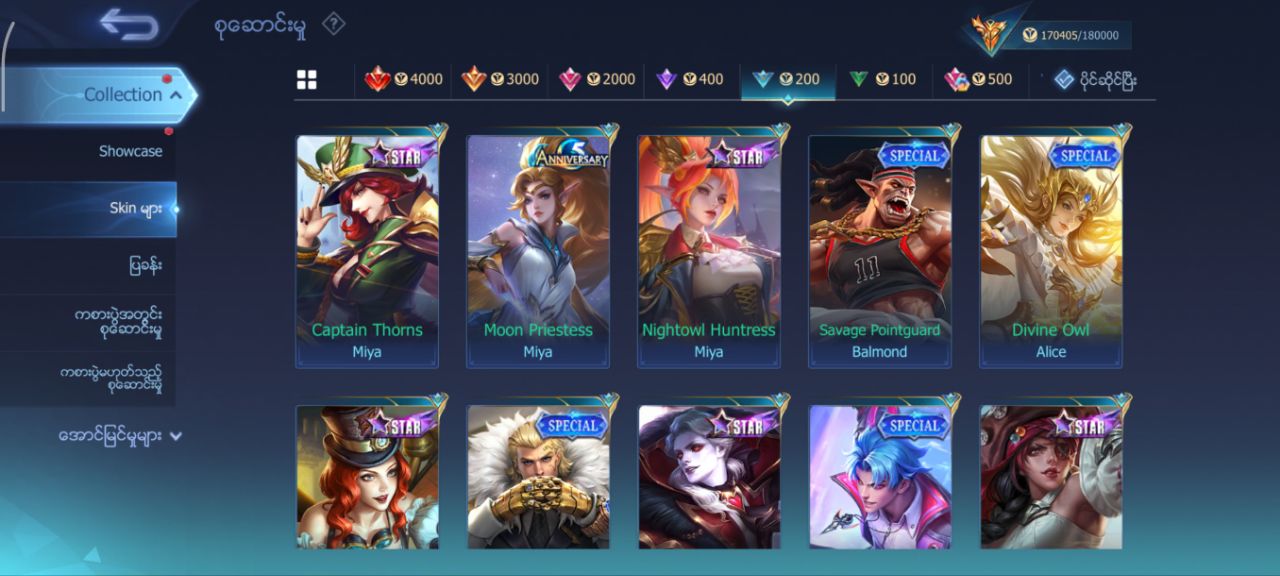
Task: Open the 500 points tier tab
Action: pyautogui.click(x=978, y=79)
